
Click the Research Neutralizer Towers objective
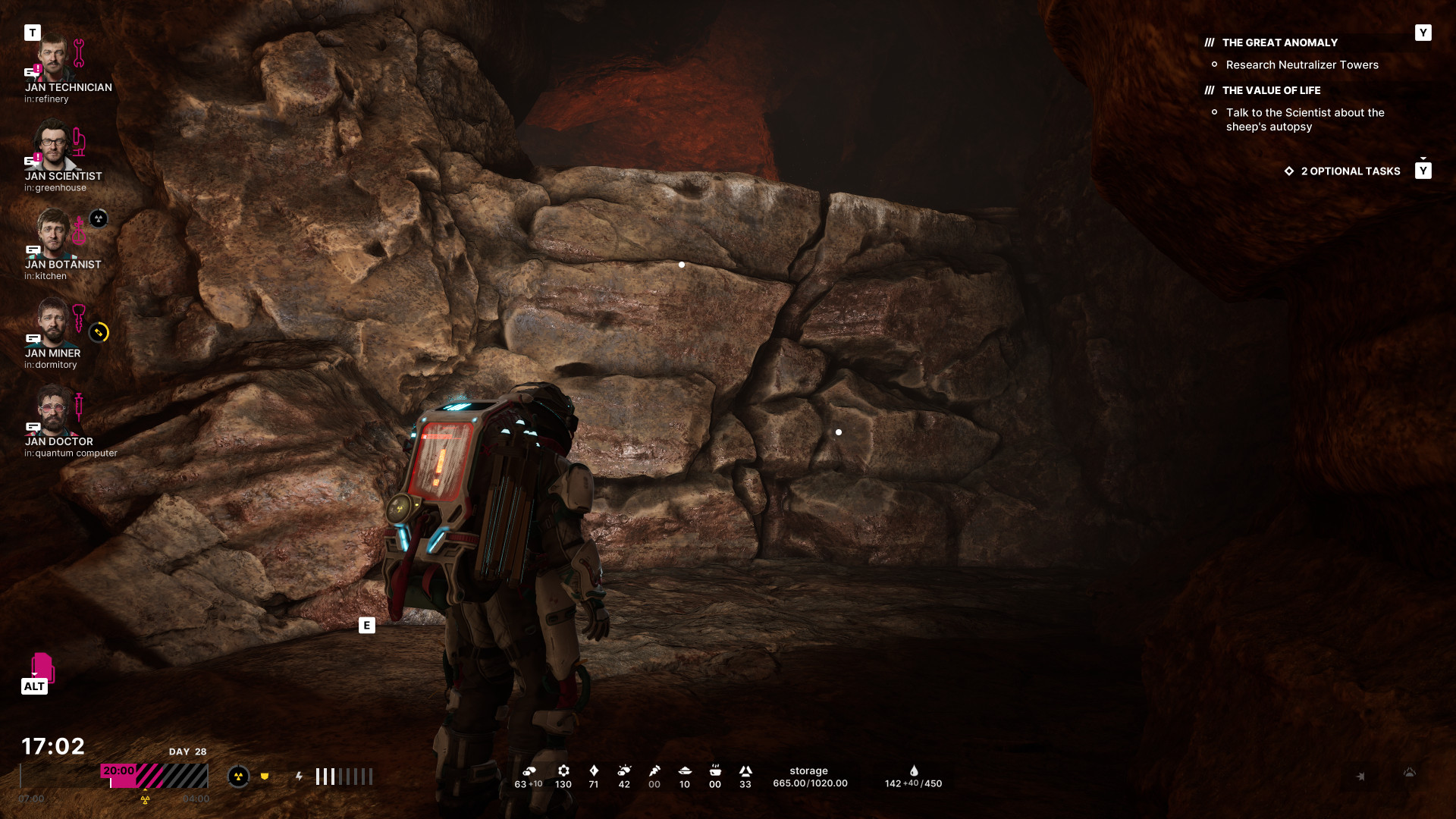(1301, 65)
